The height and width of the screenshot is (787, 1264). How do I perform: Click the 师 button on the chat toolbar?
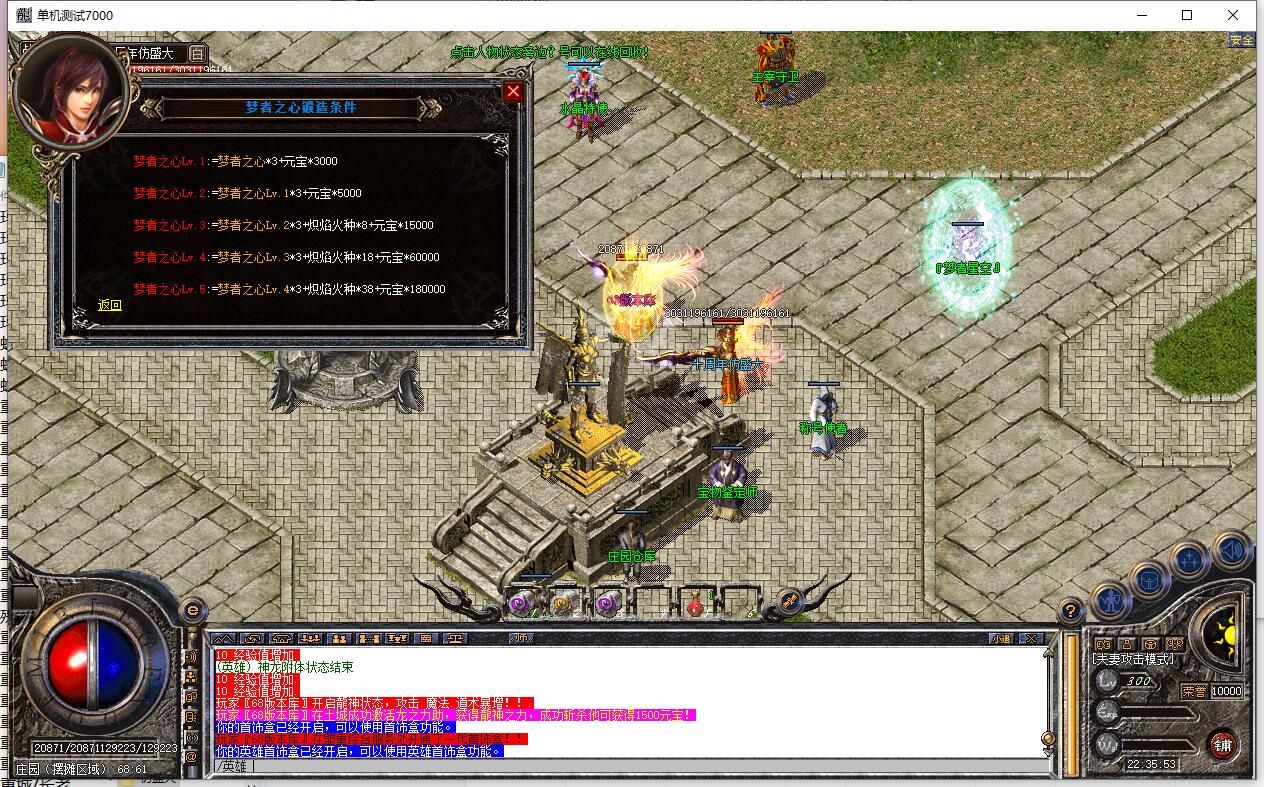[520, 638]
